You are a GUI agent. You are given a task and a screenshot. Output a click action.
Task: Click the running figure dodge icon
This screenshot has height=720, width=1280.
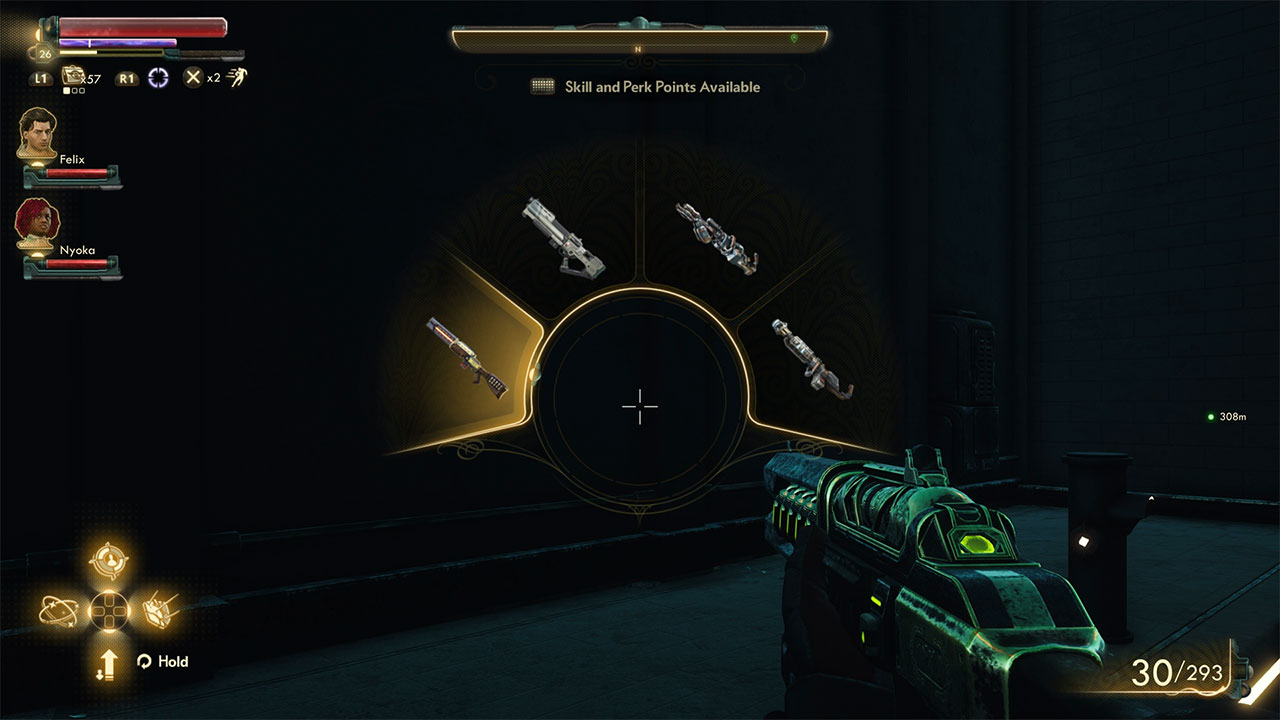coord(237,77)
